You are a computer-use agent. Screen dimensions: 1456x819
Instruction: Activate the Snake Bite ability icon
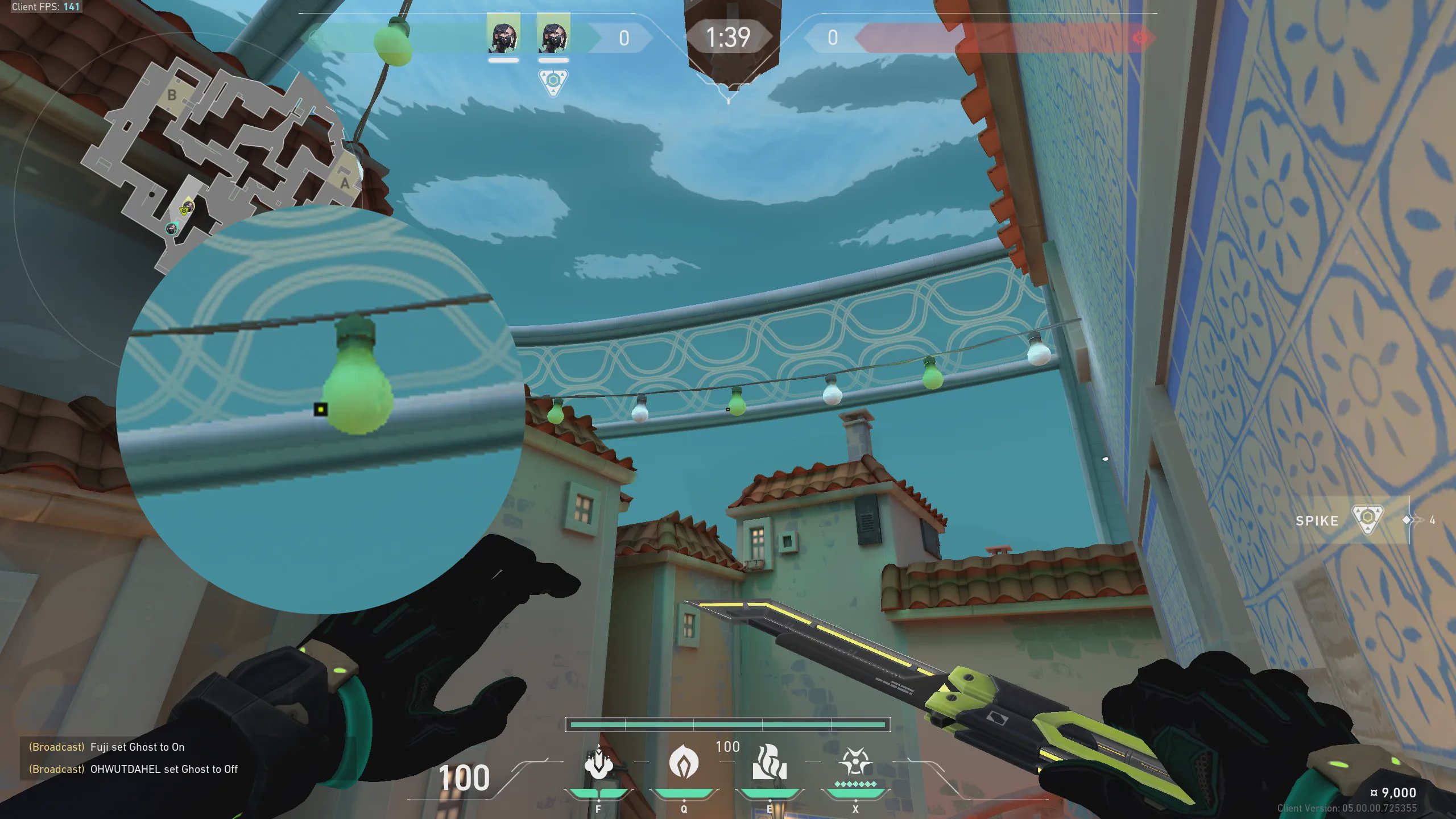pyautogui.click(x=598, y=763)
